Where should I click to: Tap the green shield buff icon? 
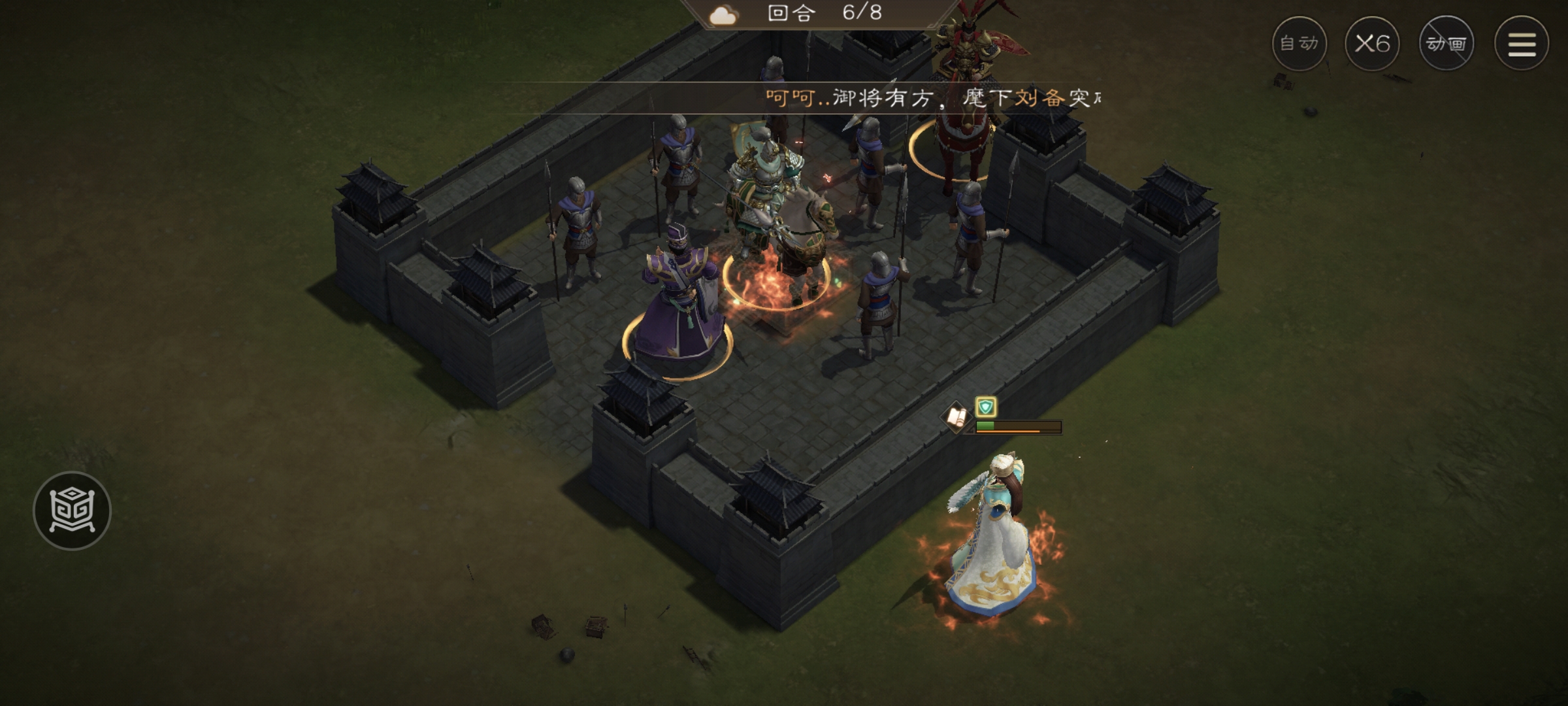(985, 407)
